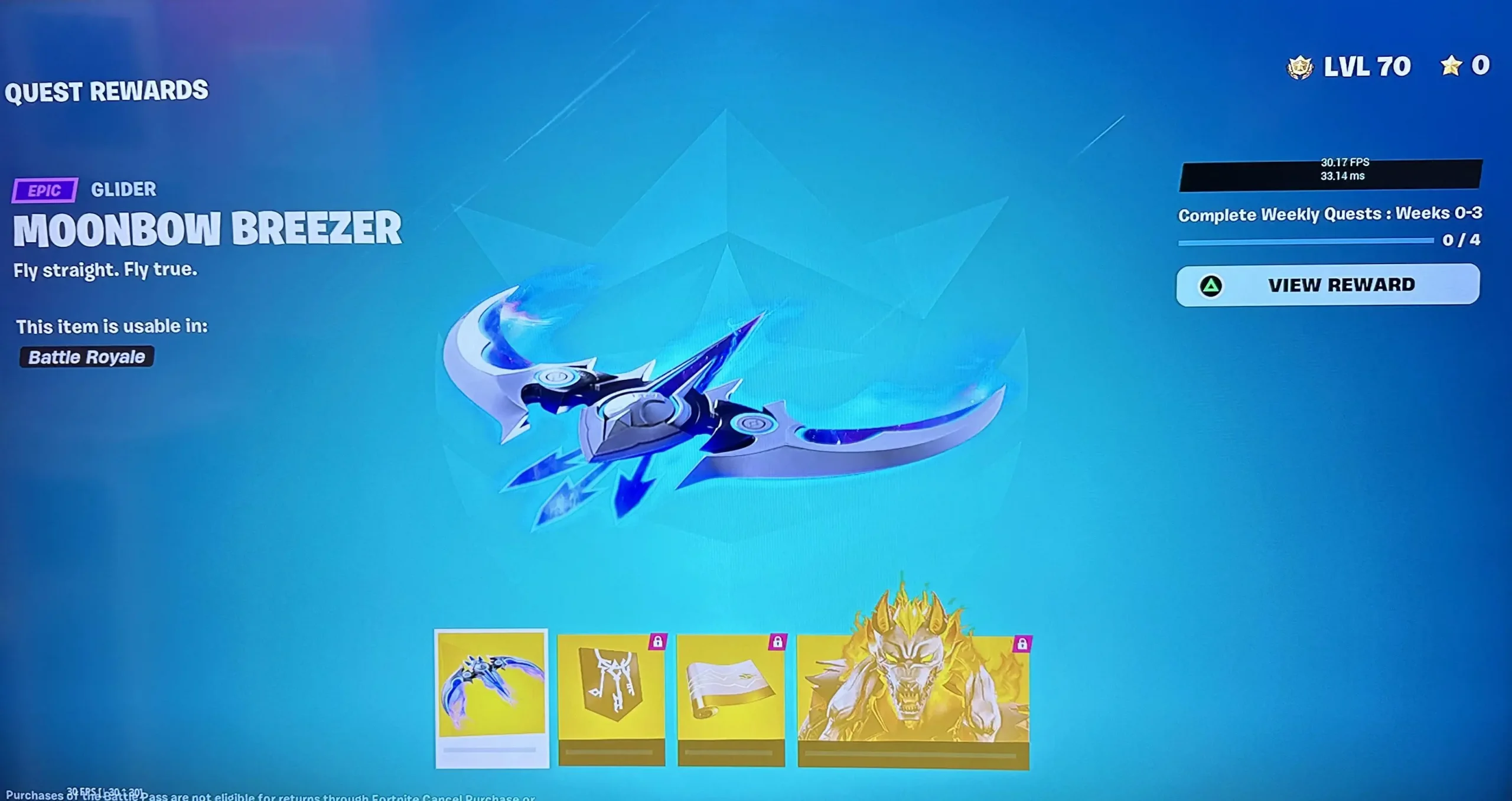
Task: Click the battle pass level badge icon
Action: (x=1301, y=66)
